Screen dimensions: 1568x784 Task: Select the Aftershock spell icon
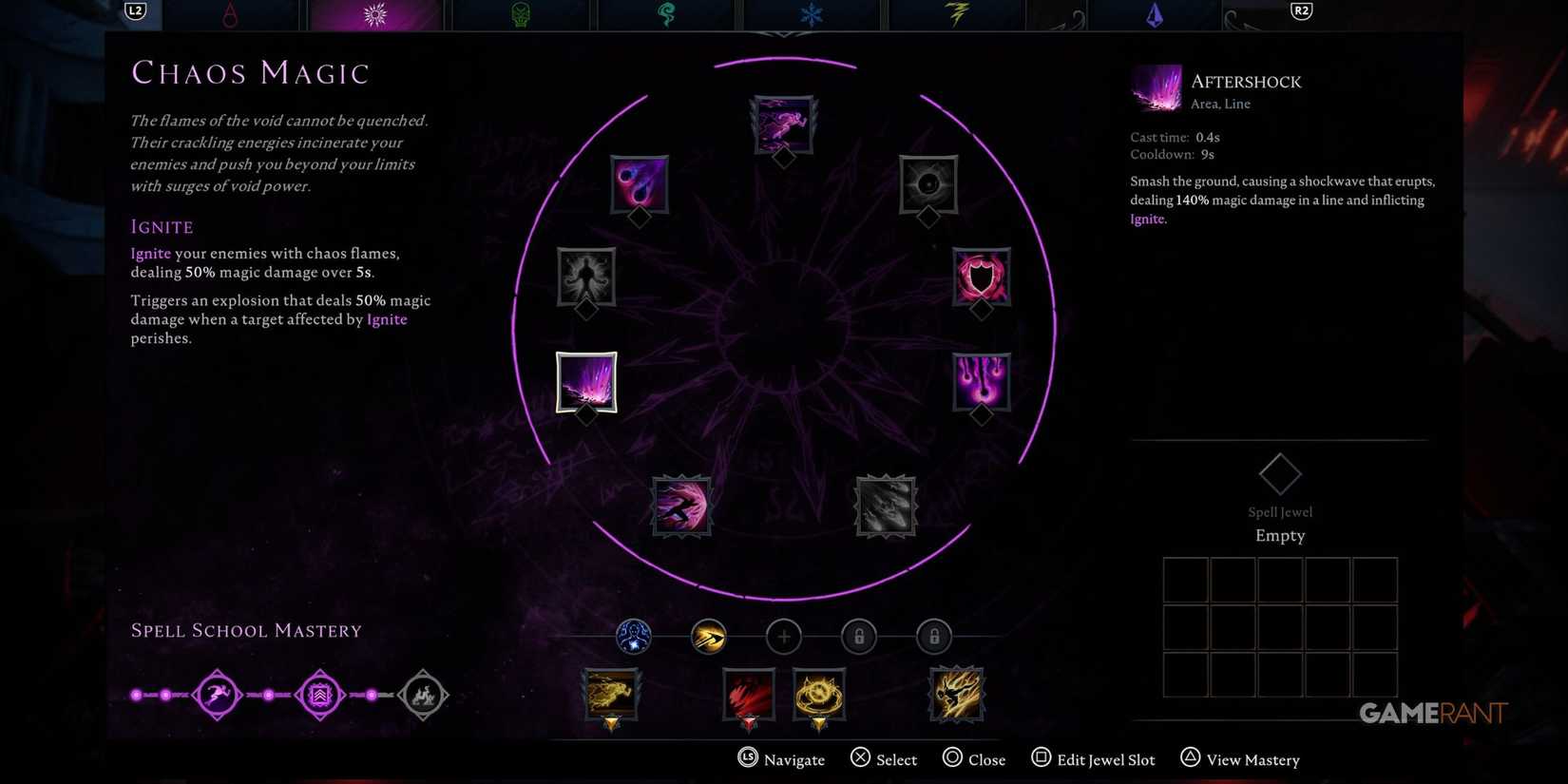586,383
